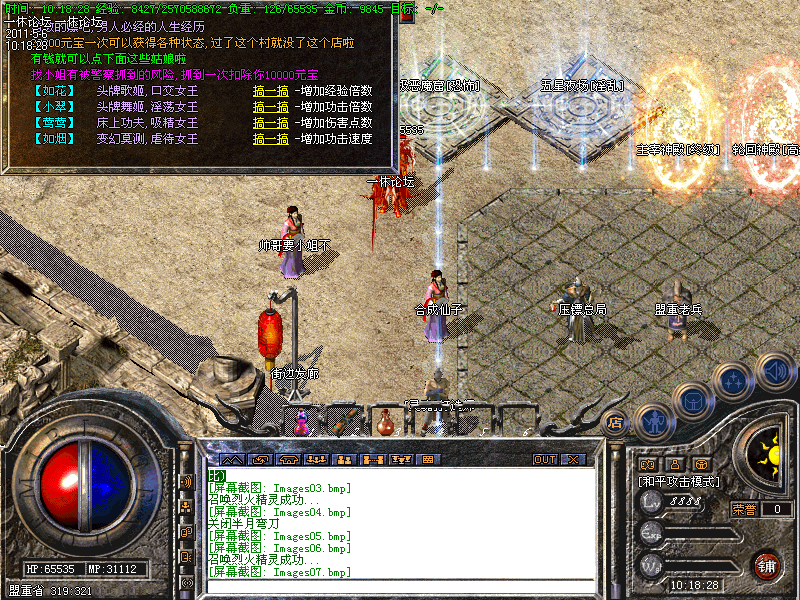
Task: Open the 店 shop button
Action: click(615, 422)
